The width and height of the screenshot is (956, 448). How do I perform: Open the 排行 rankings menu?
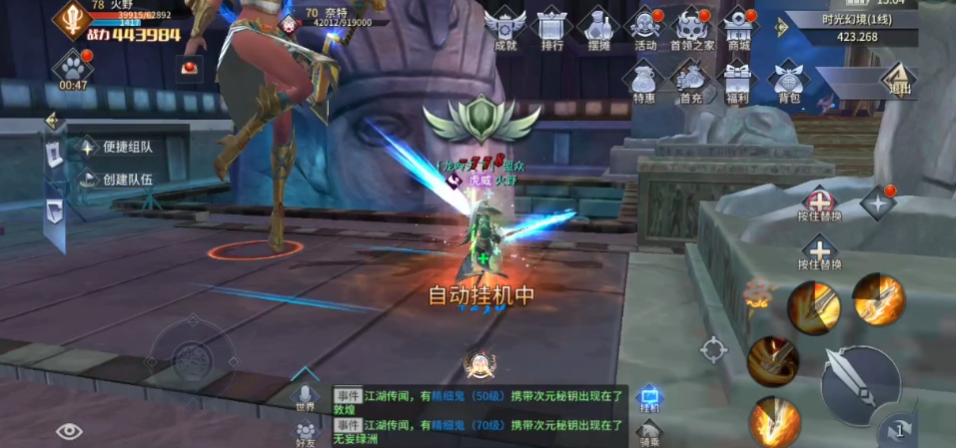pyautogui.click(x=551, y=27)
